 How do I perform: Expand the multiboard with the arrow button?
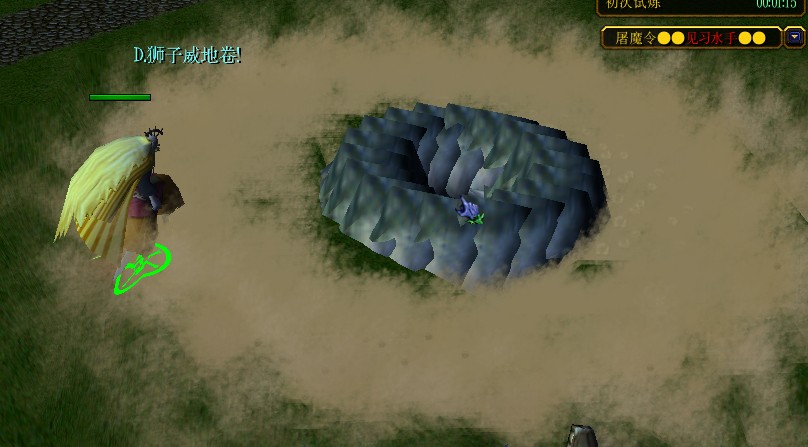(x=795, y=38)
